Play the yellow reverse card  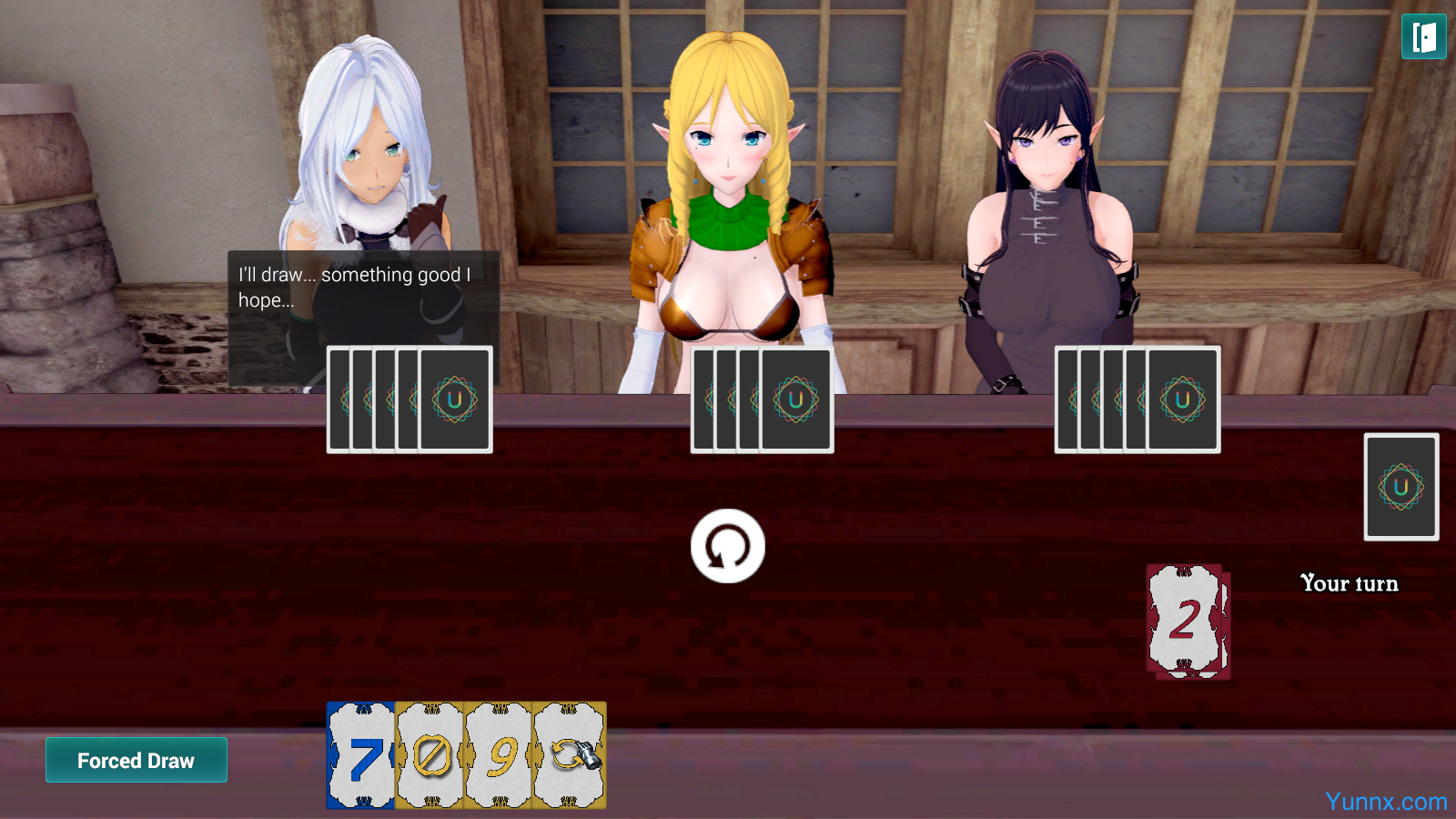click(x=570, y=755)
